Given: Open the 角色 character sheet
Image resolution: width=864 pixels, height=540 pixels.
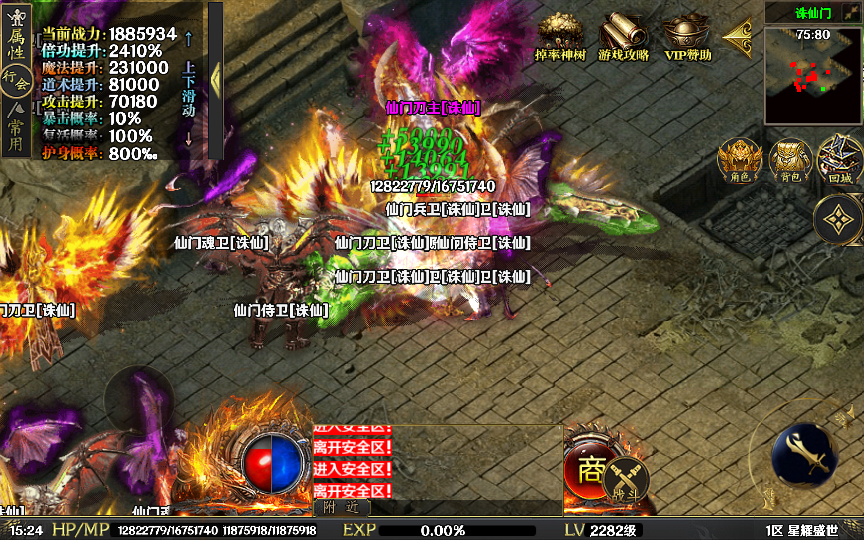Looking at the screenshot, I should click(x=740, y=160).
